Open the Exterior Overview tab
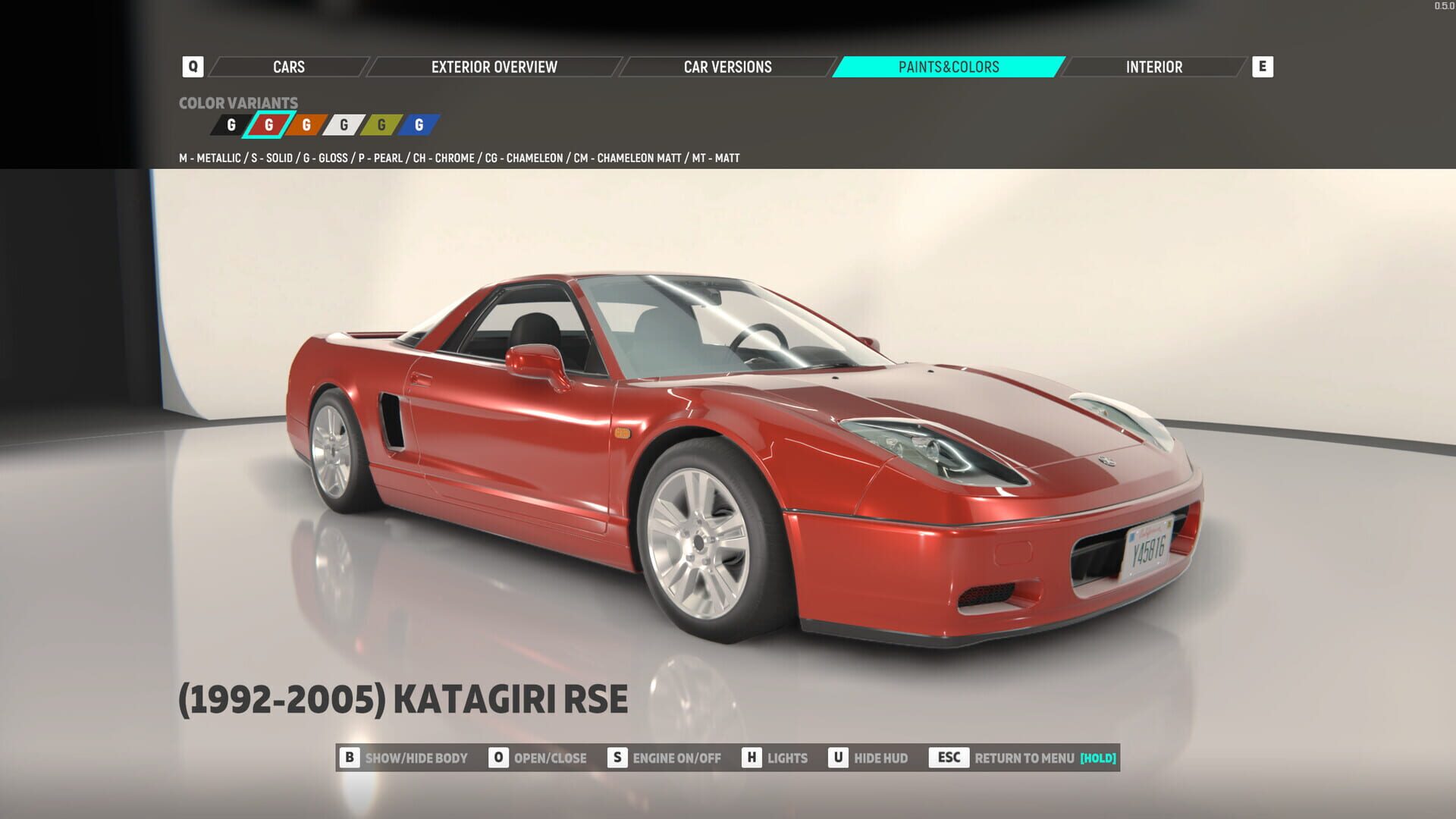The height and width of the screenshot is (819, 1456). point(494,67)
